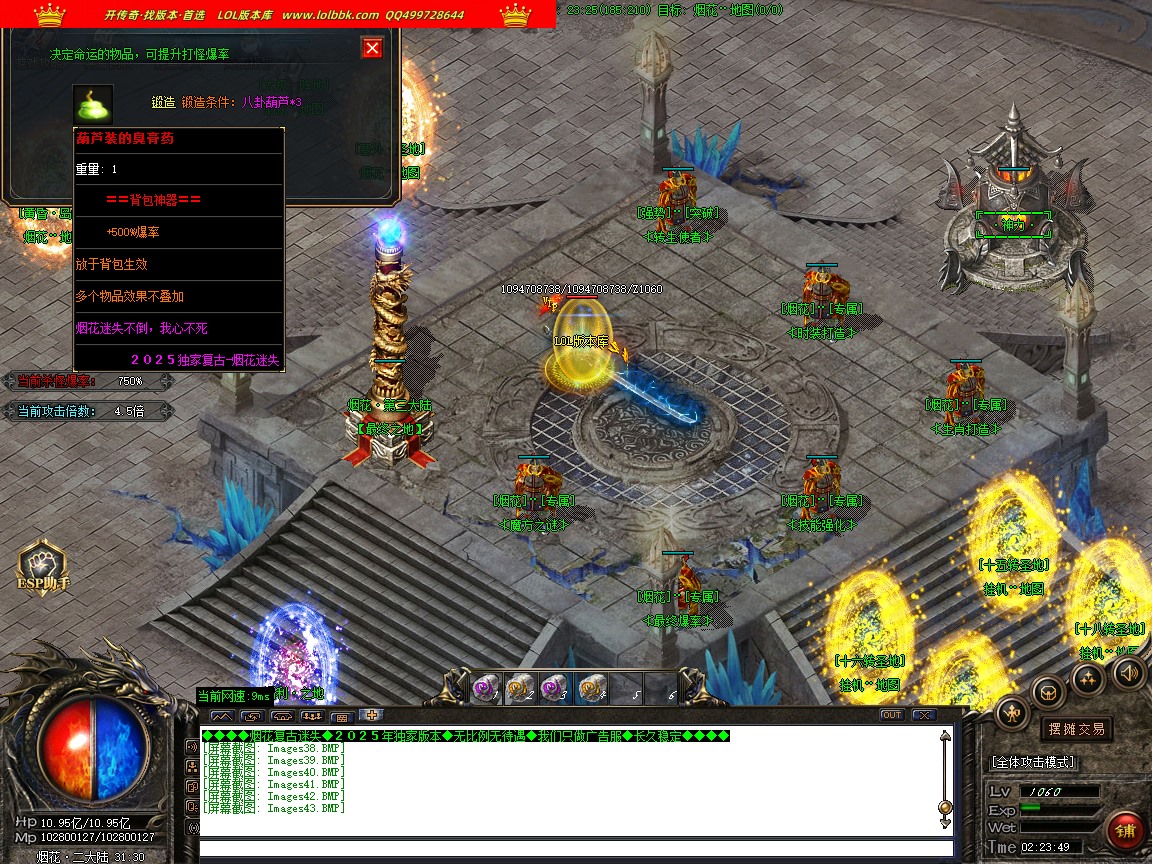1152x864 pixels.
Task: Open the character figure round icon
Action: (1013, 712)
